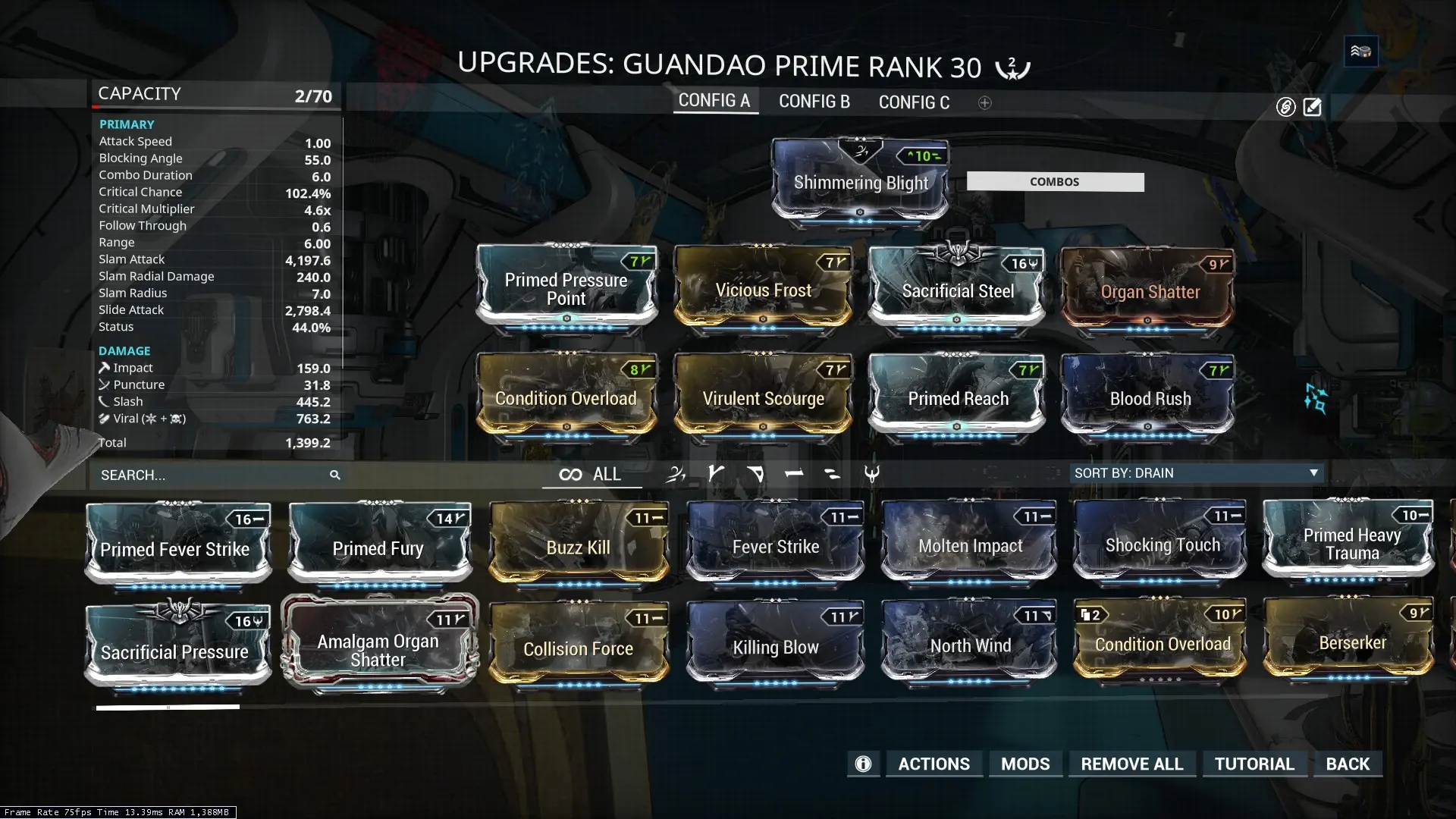This screenshot has height=819, width=1456.
Task: Click the COMBOS button
Action: click(1055, 181)
